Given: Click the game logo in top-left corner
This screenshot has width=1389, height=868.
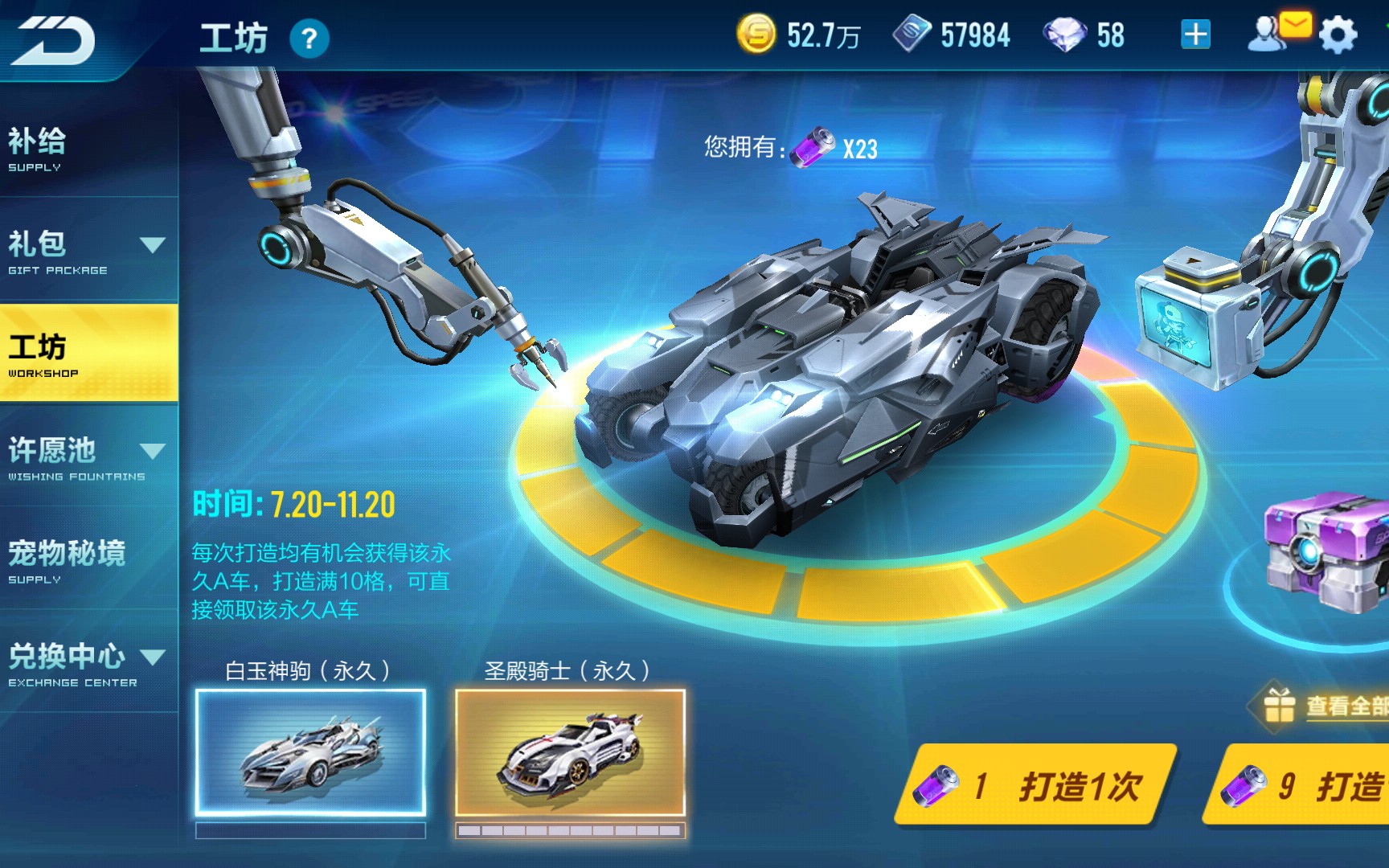Looking at the screenshot, I should coord(52,40).
